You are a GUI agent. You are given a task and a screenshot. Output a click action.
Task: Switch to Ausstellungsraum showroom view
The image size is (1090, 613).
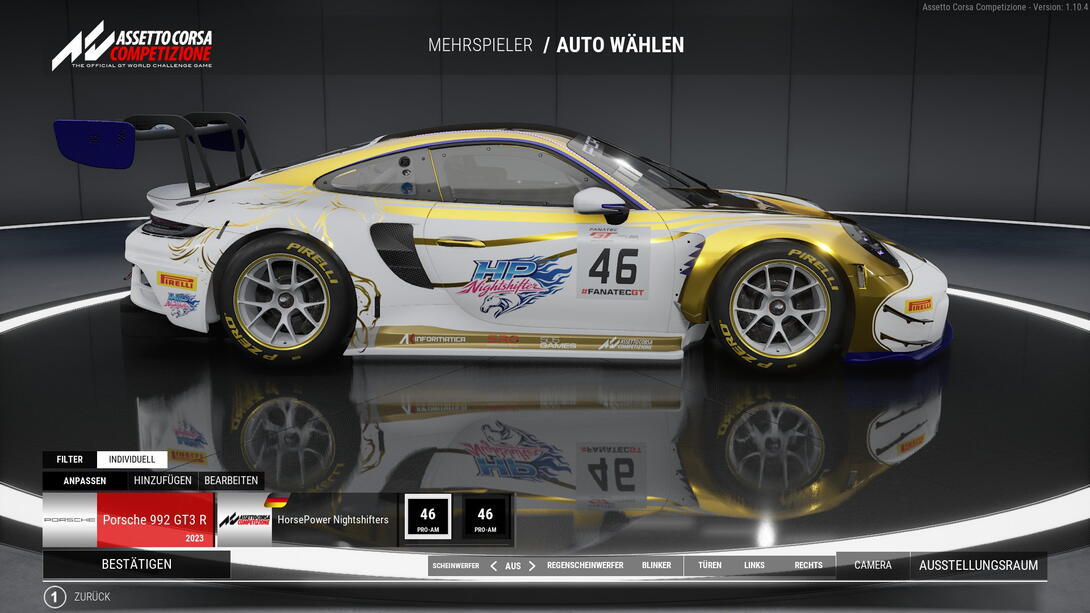[978, 566]
